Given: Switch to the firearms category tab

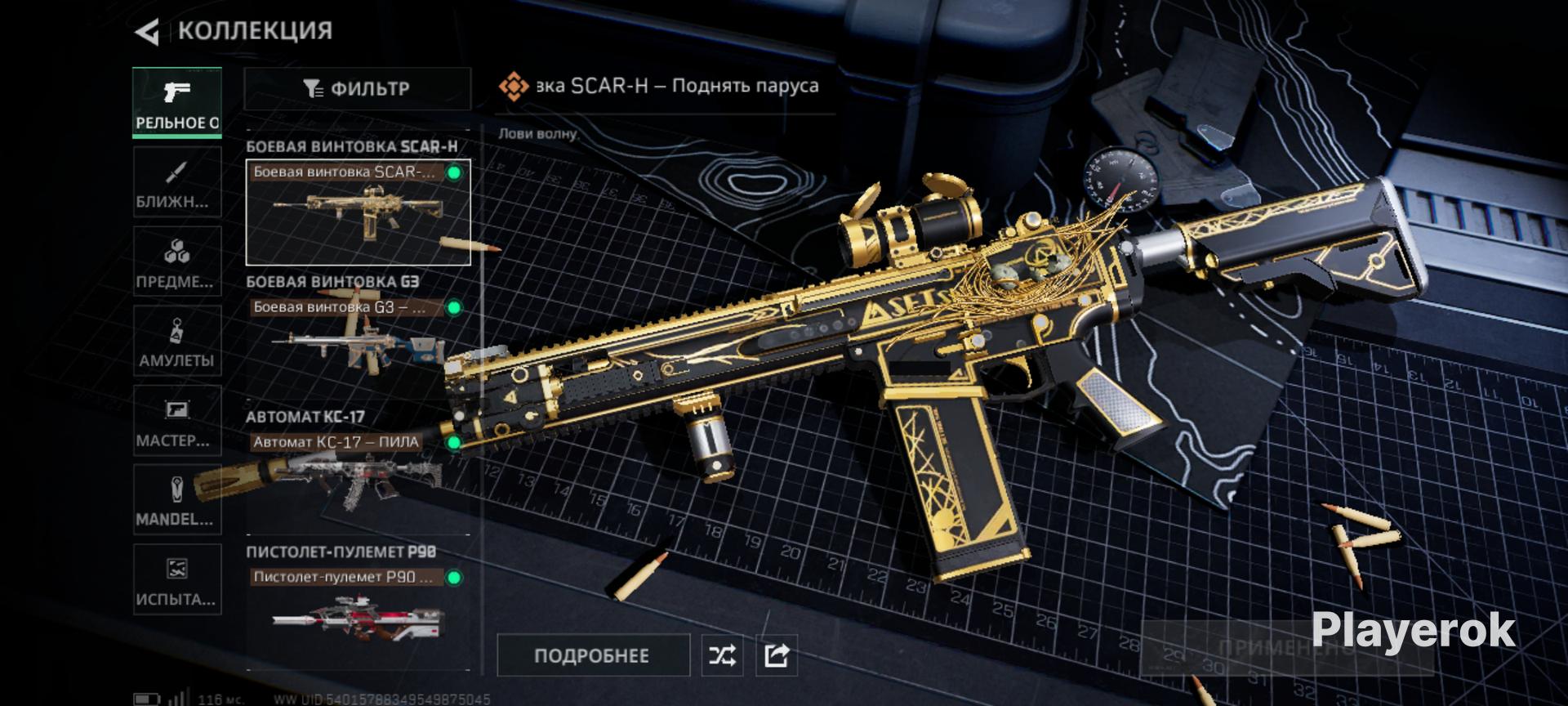Looking at the screenshot, I should coord(177,103).
